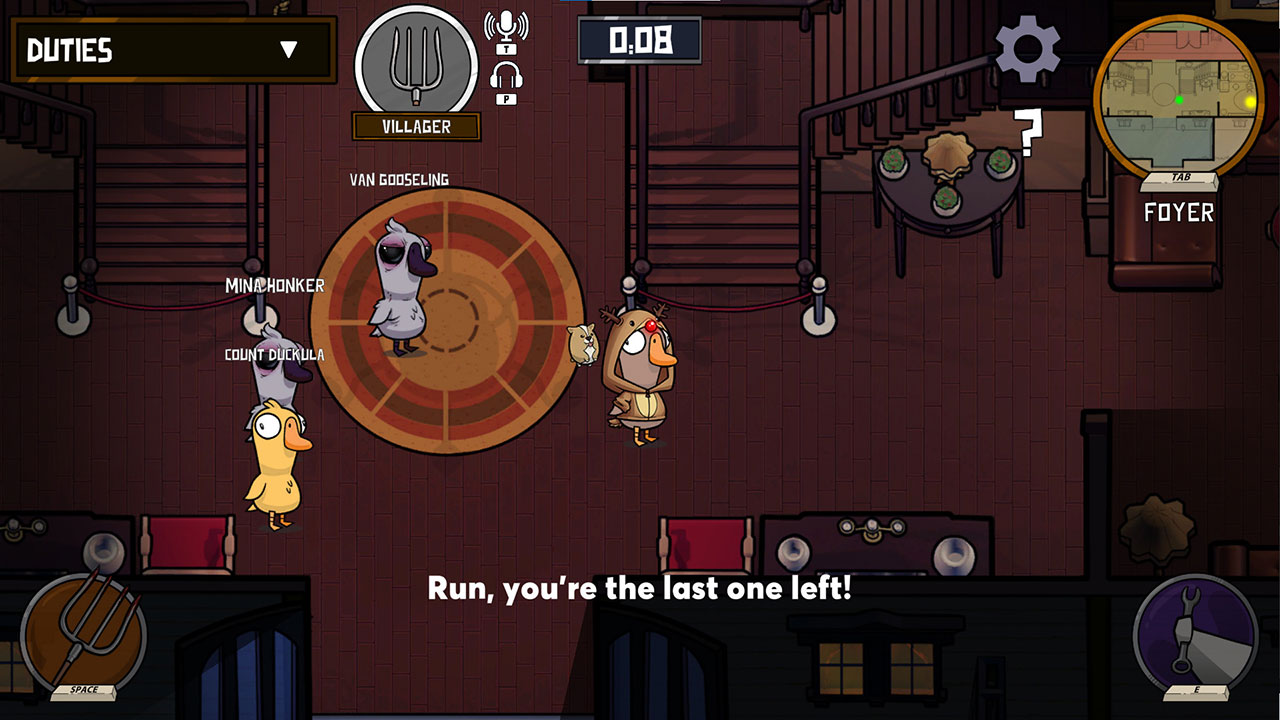
Task: Expand the Duties dropdown list
Action: pyautogui.click(x=289, y=50)
